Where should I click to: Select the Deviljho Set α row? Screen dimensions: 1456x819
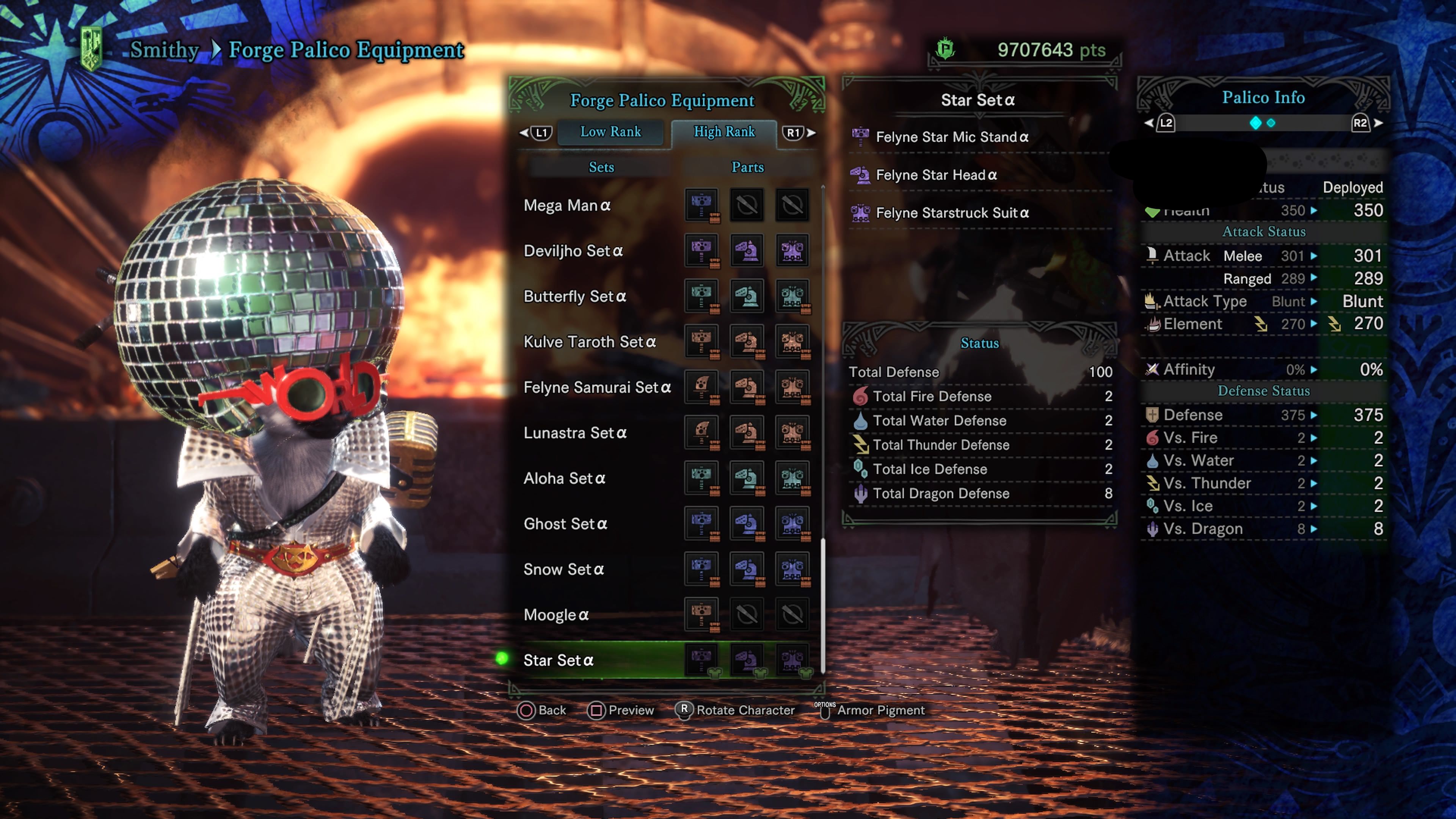573,251
